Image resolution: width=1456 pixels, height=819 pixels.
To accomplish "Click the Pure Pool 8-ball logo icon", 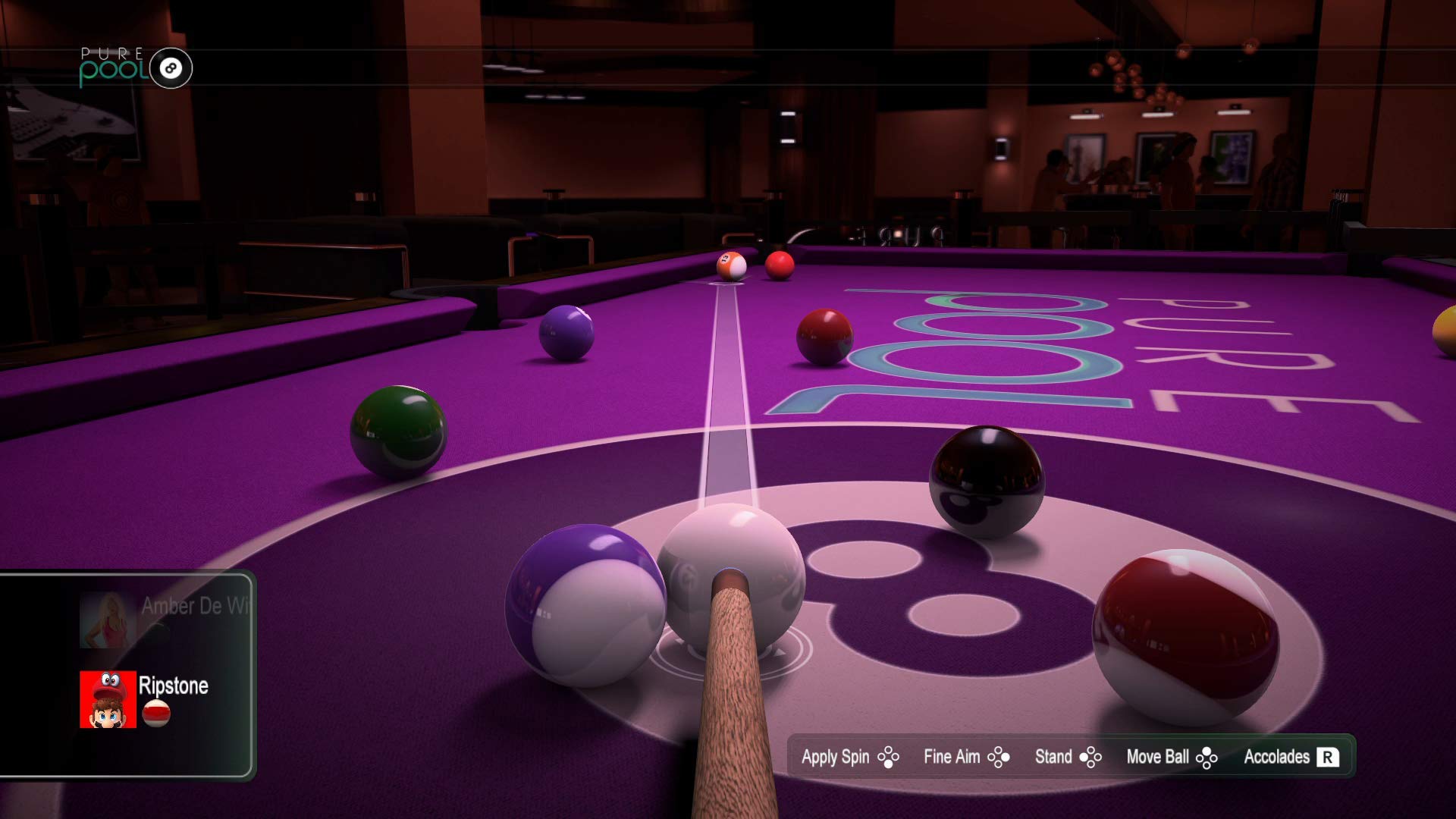I will click(171, 67).
